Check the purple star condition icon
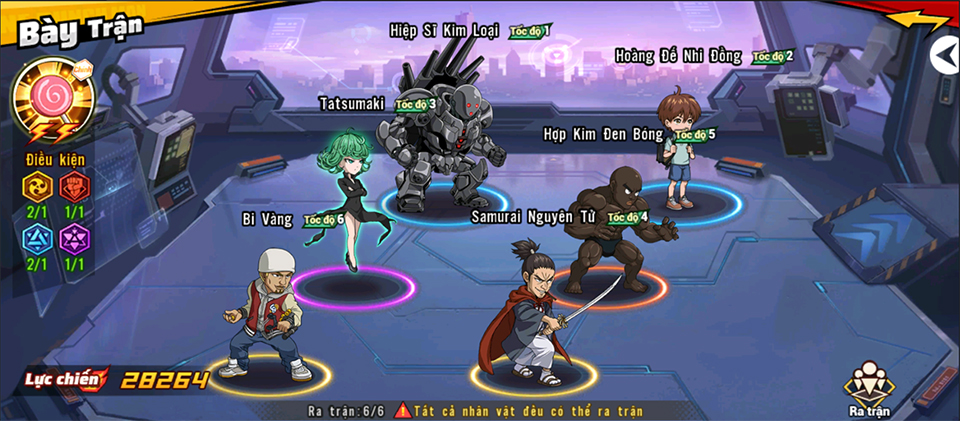960x421 pixels. [x=74, y=241]
